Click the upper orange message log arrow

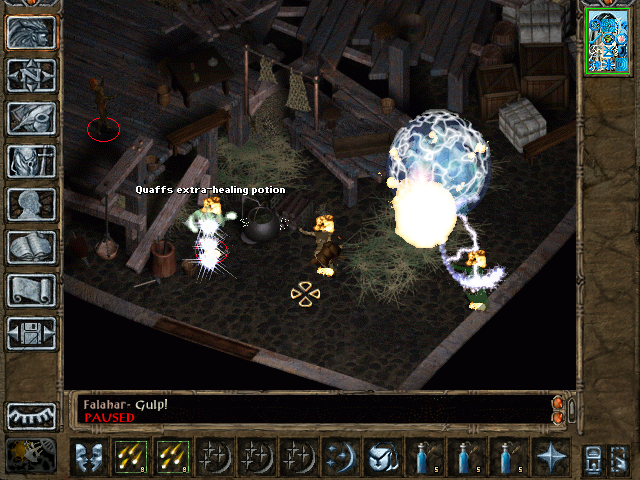pos(557,402)
